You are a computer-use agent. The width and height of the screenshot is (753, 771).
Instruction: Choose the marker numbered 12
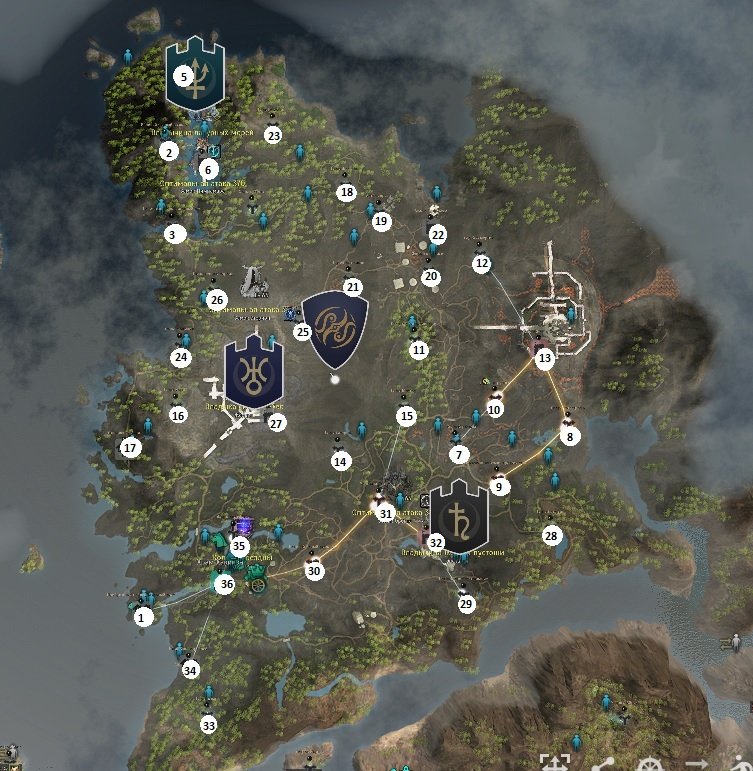[x=482, y=263]
